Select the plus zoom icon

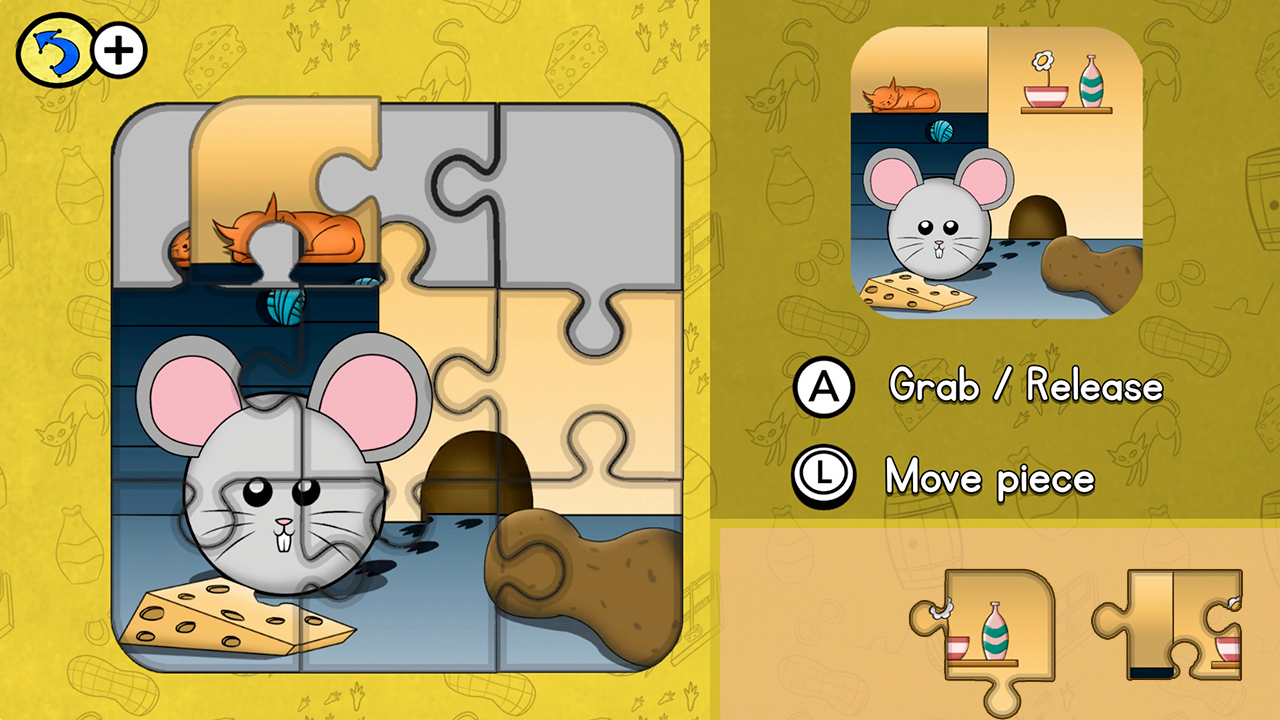(x=117, y=49)
